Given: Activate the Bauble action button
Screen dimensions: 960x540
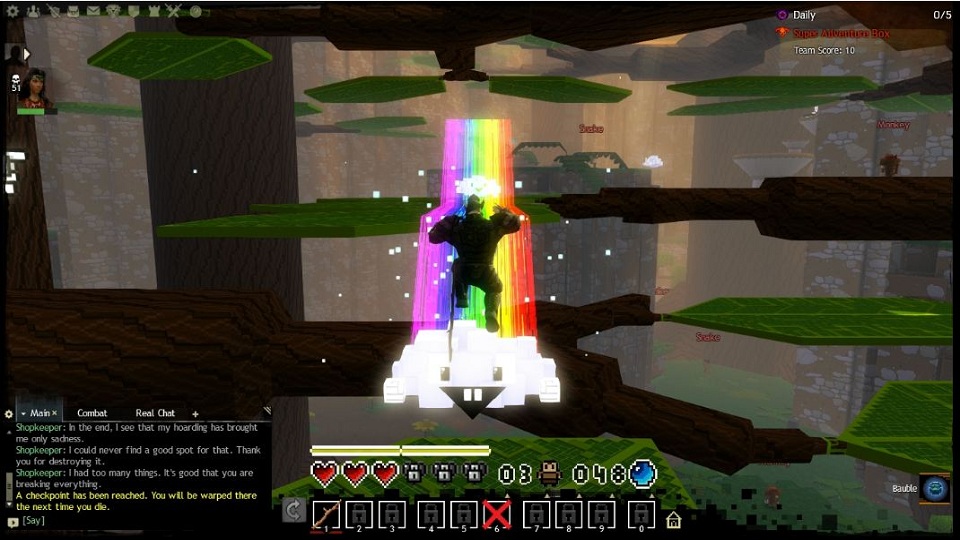Looking at the screenshot, I should [x=935, y=488].
